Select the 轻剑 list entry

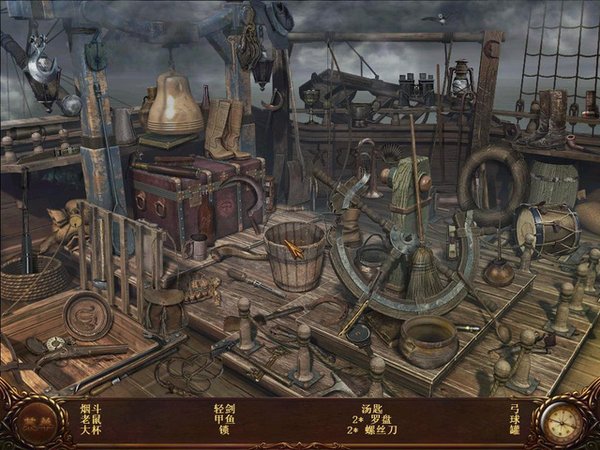(x=223, y=409)
